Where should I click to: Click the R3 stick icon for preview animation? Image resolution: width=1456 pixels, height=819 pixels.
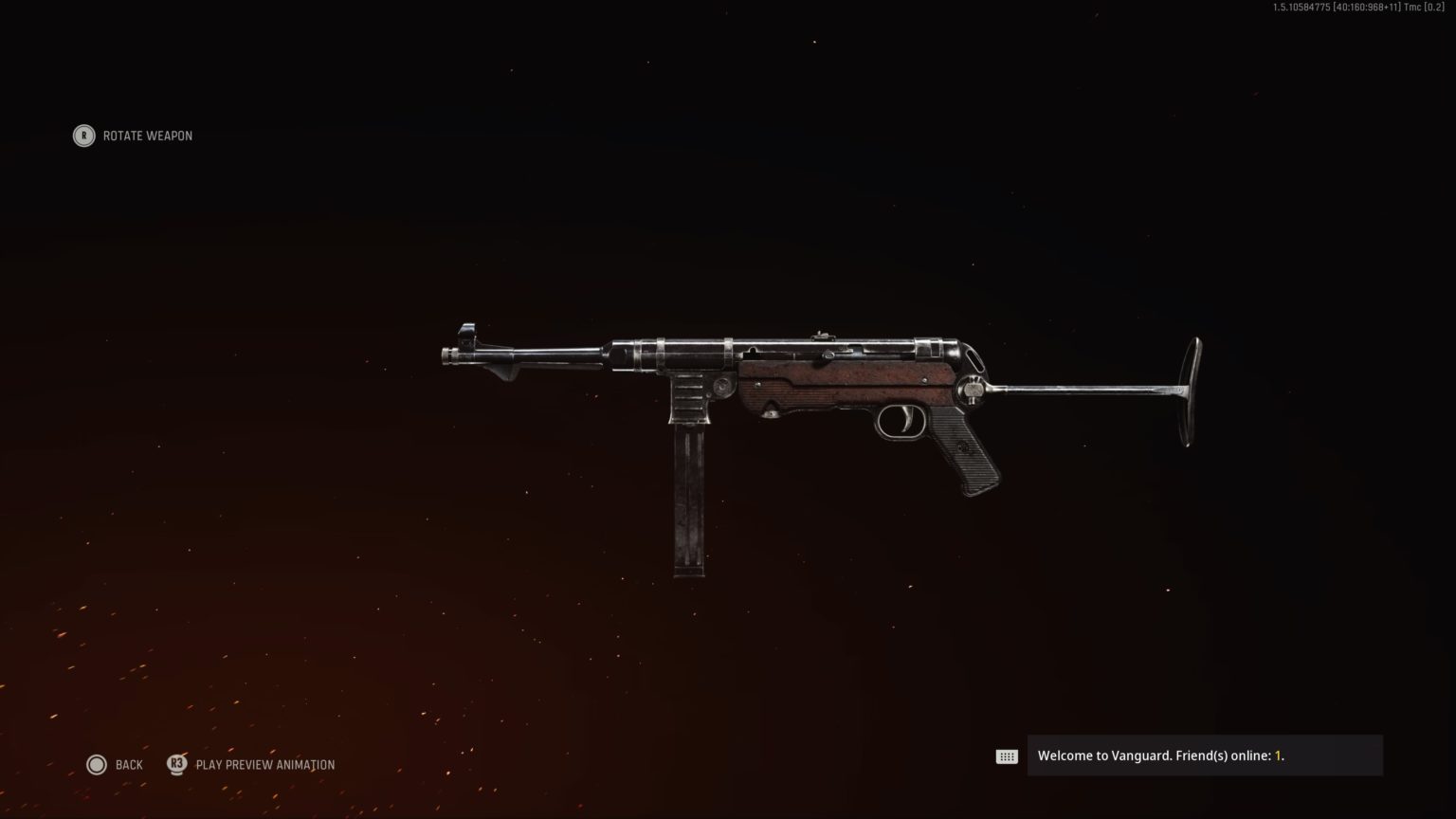[x=176, y=764]
